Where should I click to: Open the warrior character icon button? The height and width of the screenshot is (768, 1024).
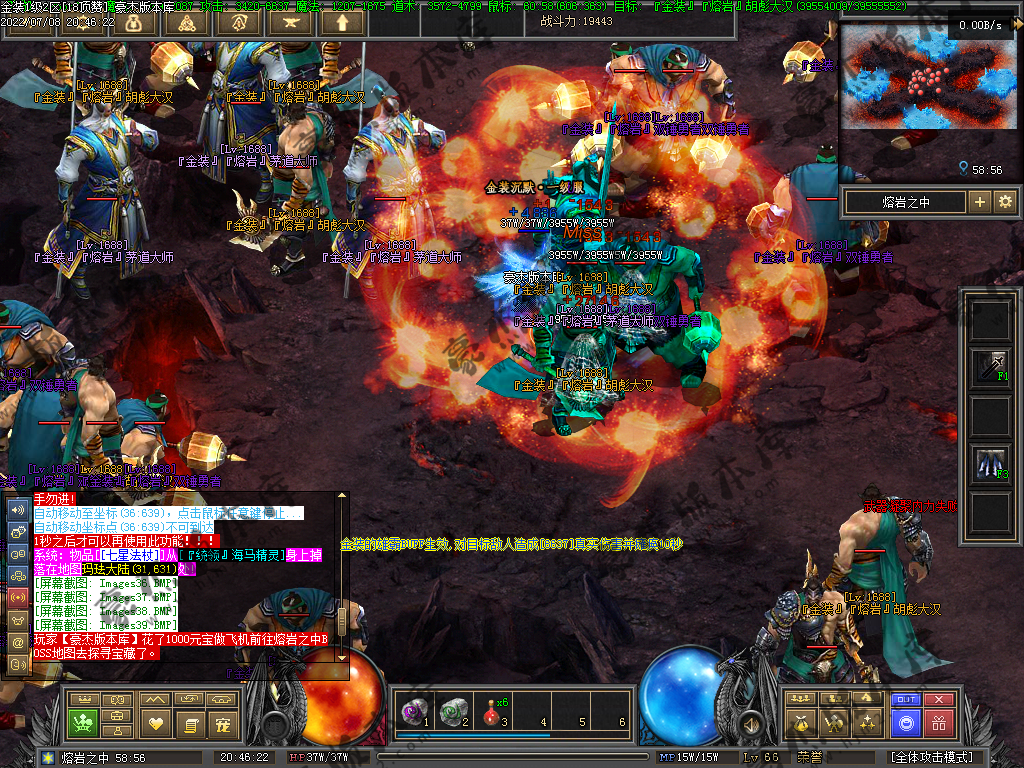[833, 722]
